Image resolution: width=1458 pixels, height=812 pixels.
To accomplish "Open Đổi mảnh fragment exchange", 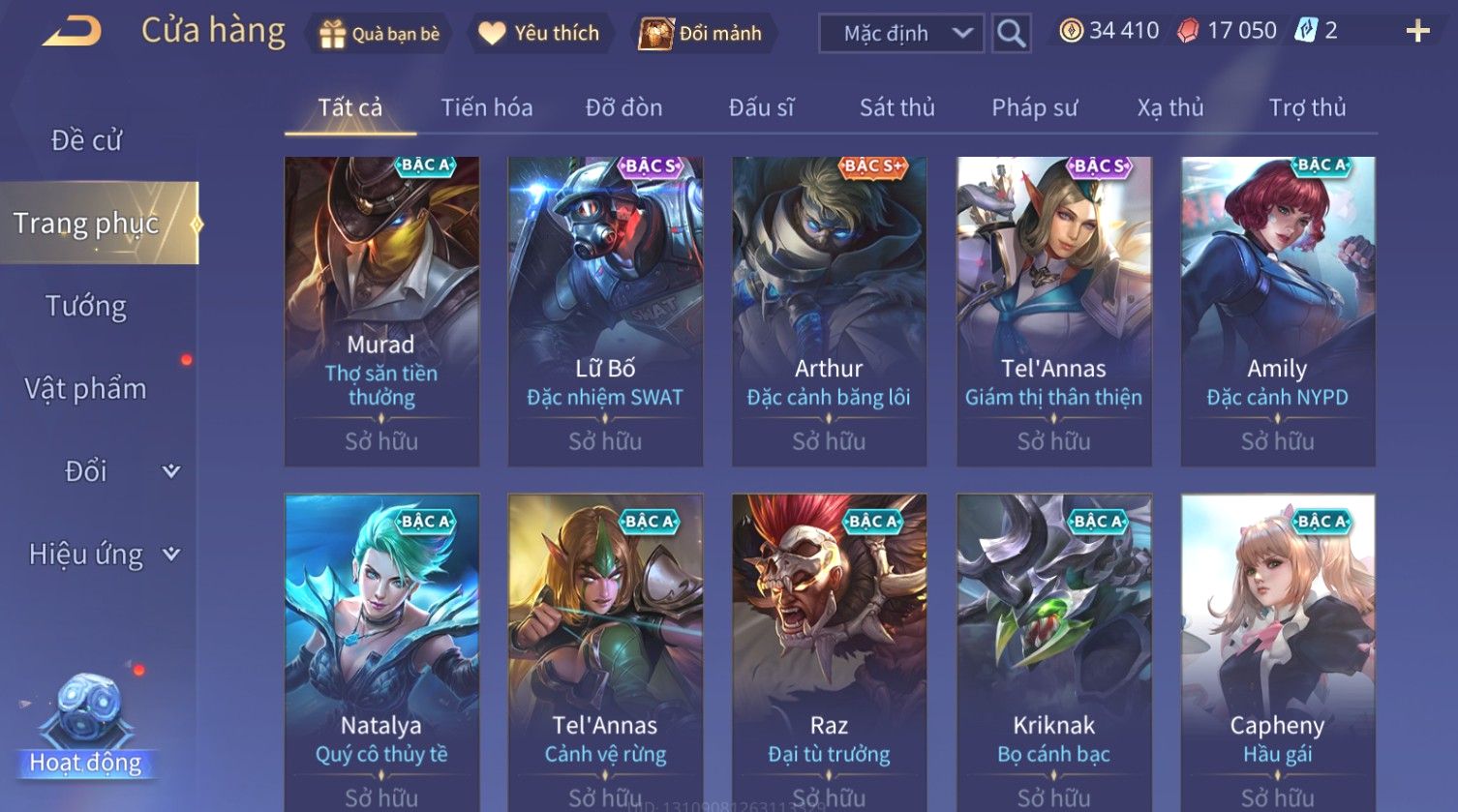I will coord(701,34).
